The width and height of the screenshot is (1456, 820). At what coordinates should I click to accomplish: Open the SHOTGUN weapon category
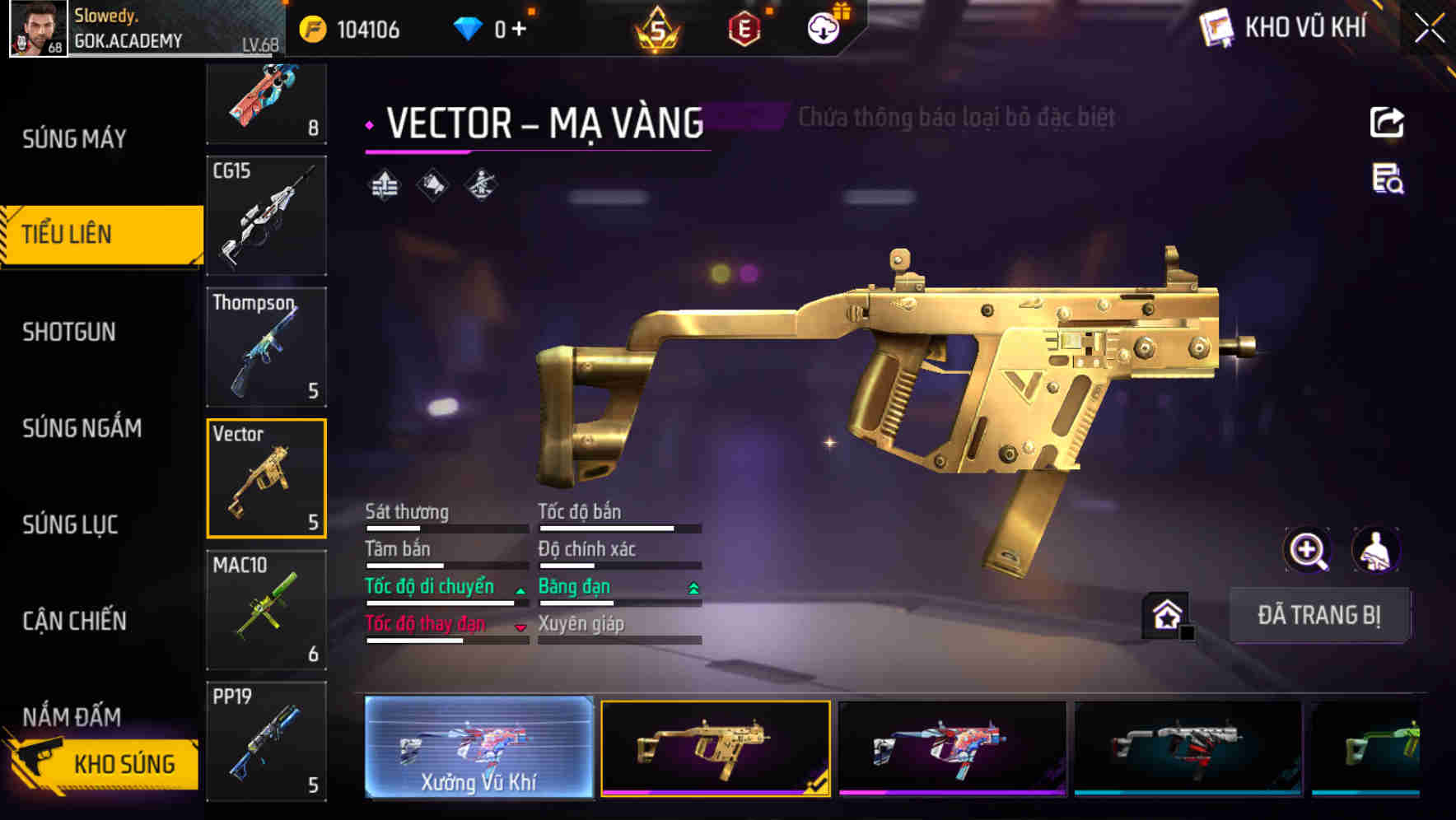tap(69, 332)
